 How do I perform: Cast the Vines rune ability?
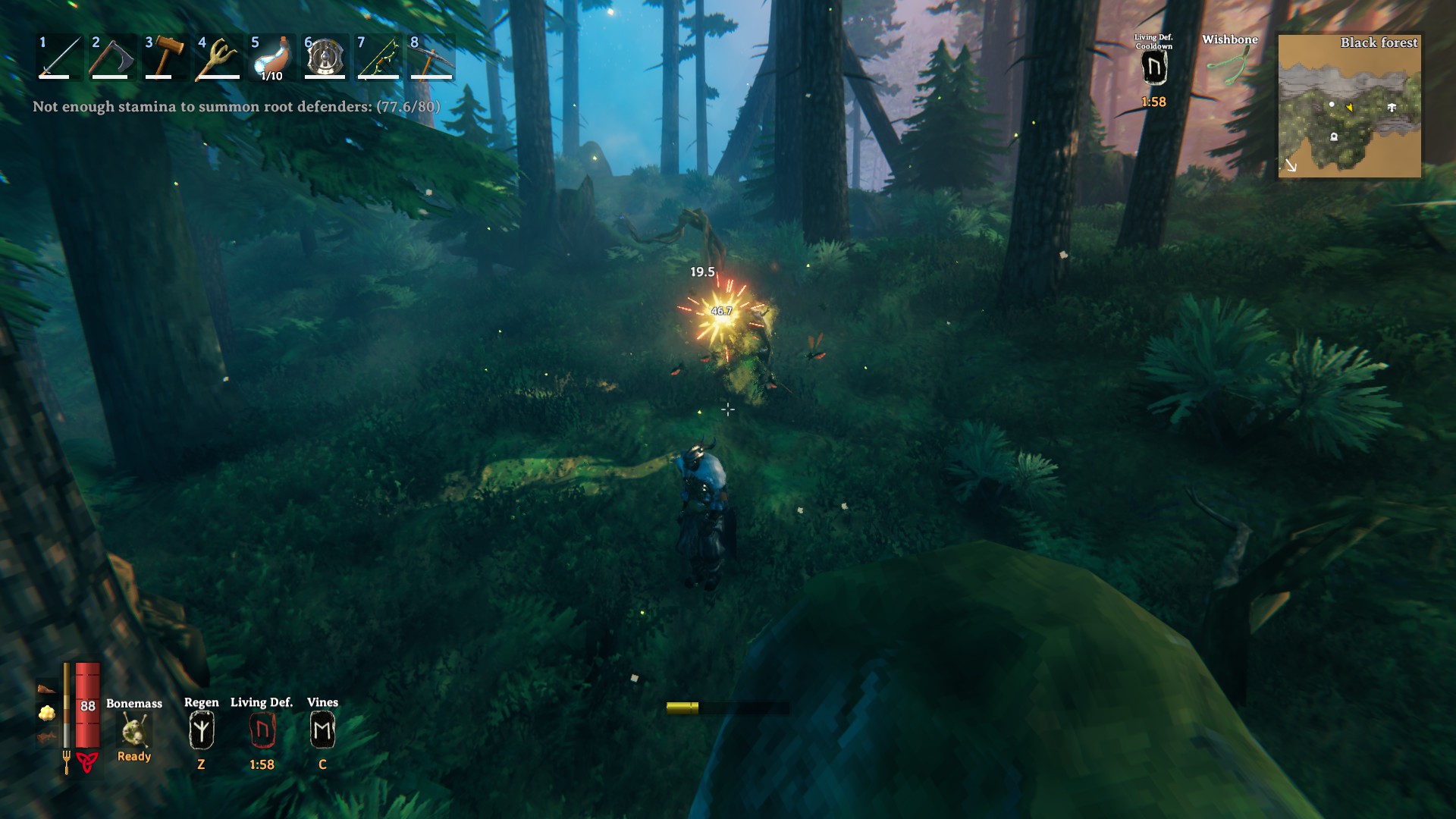point(322,730)
